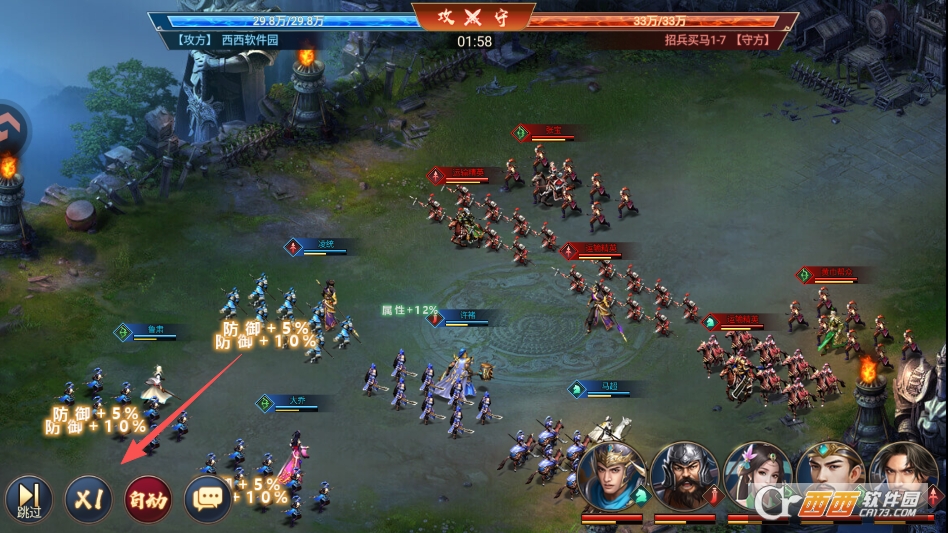The width and height of the screenshot is (948, 533).
Task: Select the teal-armored hero portrait
Action: coord(611,477)
